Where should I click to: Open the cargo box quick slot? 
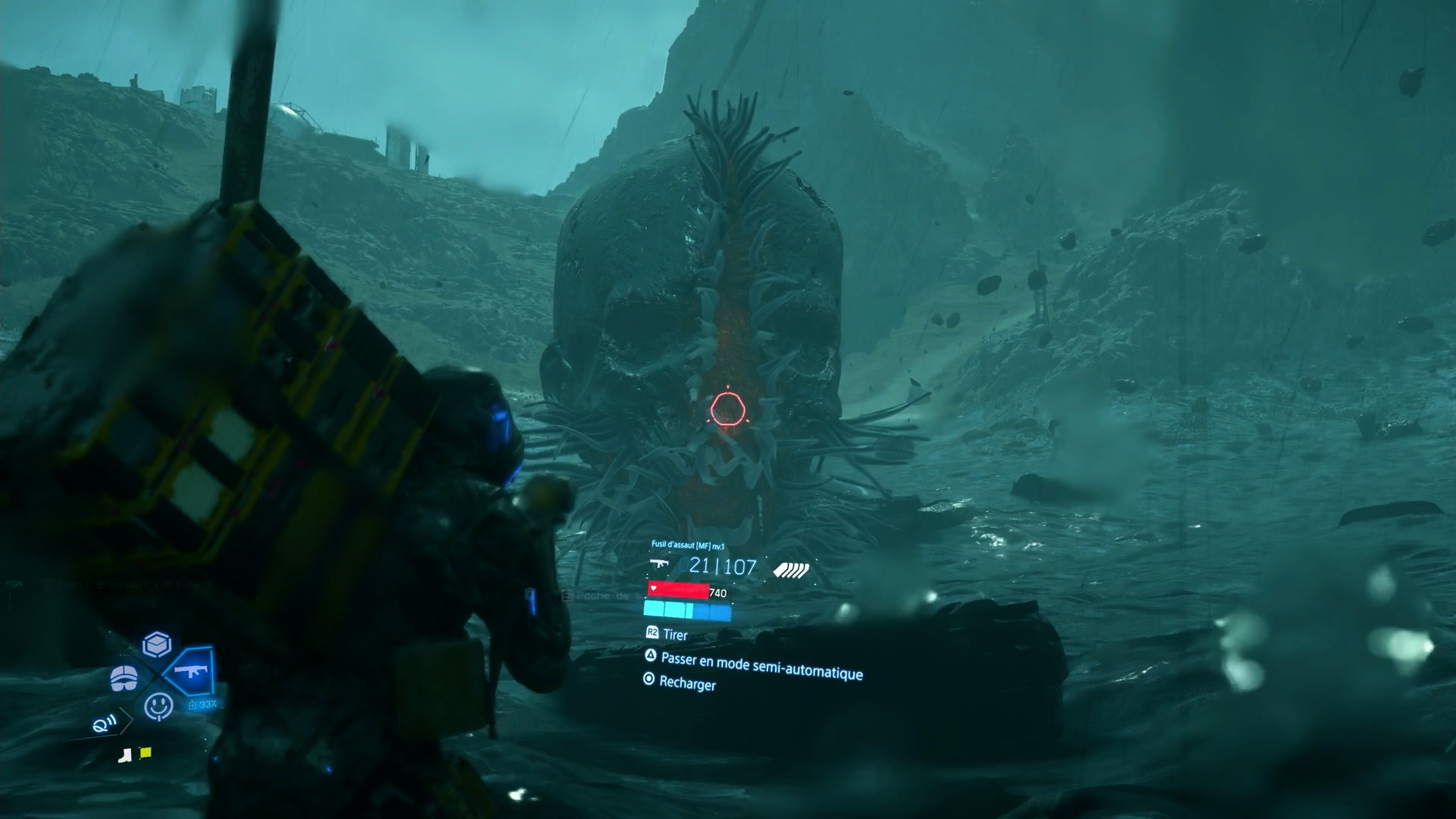click(x=157, y=644)
